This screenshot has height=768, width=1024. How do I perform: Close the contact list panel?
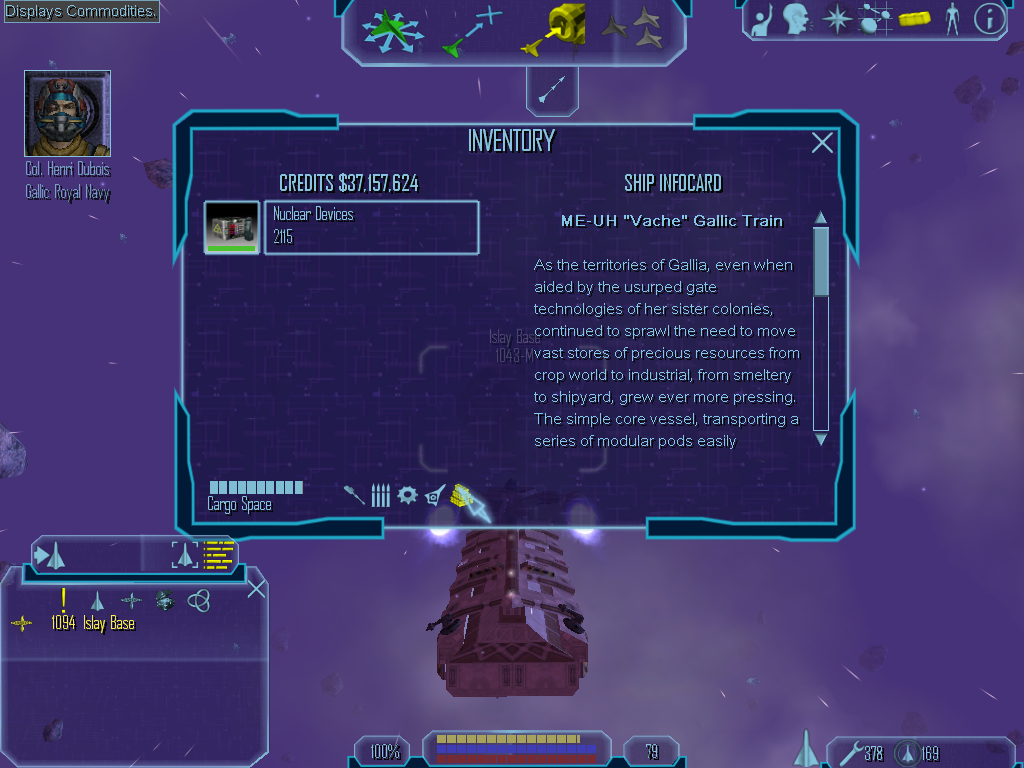click(256, 588)
